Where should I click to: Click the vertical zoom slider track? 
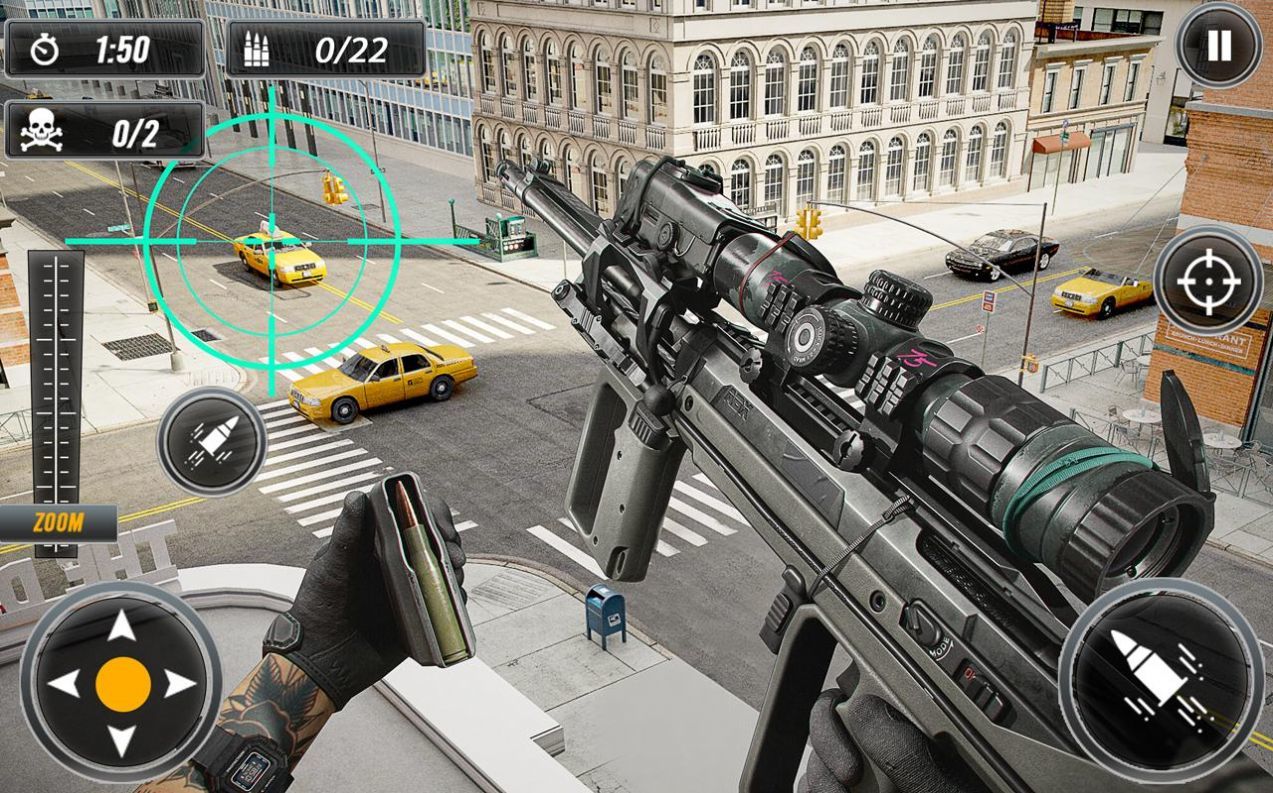[56, 380]
